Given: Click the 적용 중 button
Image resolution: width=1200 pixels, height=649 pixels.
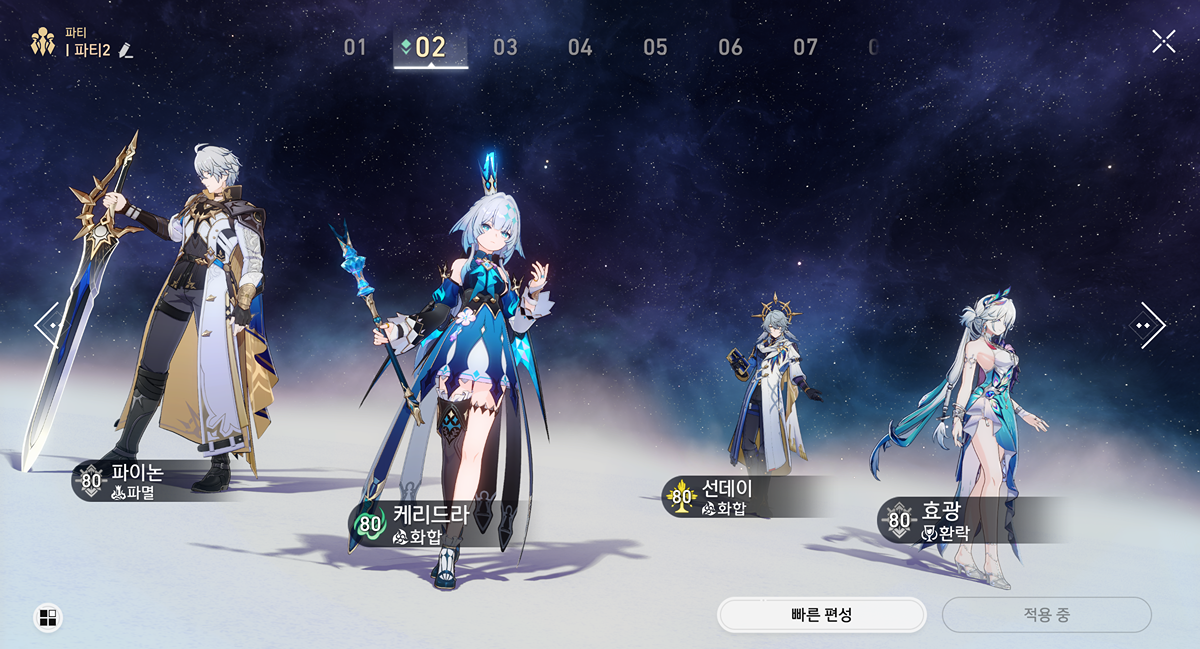Looking at the screenshot, I should pos(1046,615).
